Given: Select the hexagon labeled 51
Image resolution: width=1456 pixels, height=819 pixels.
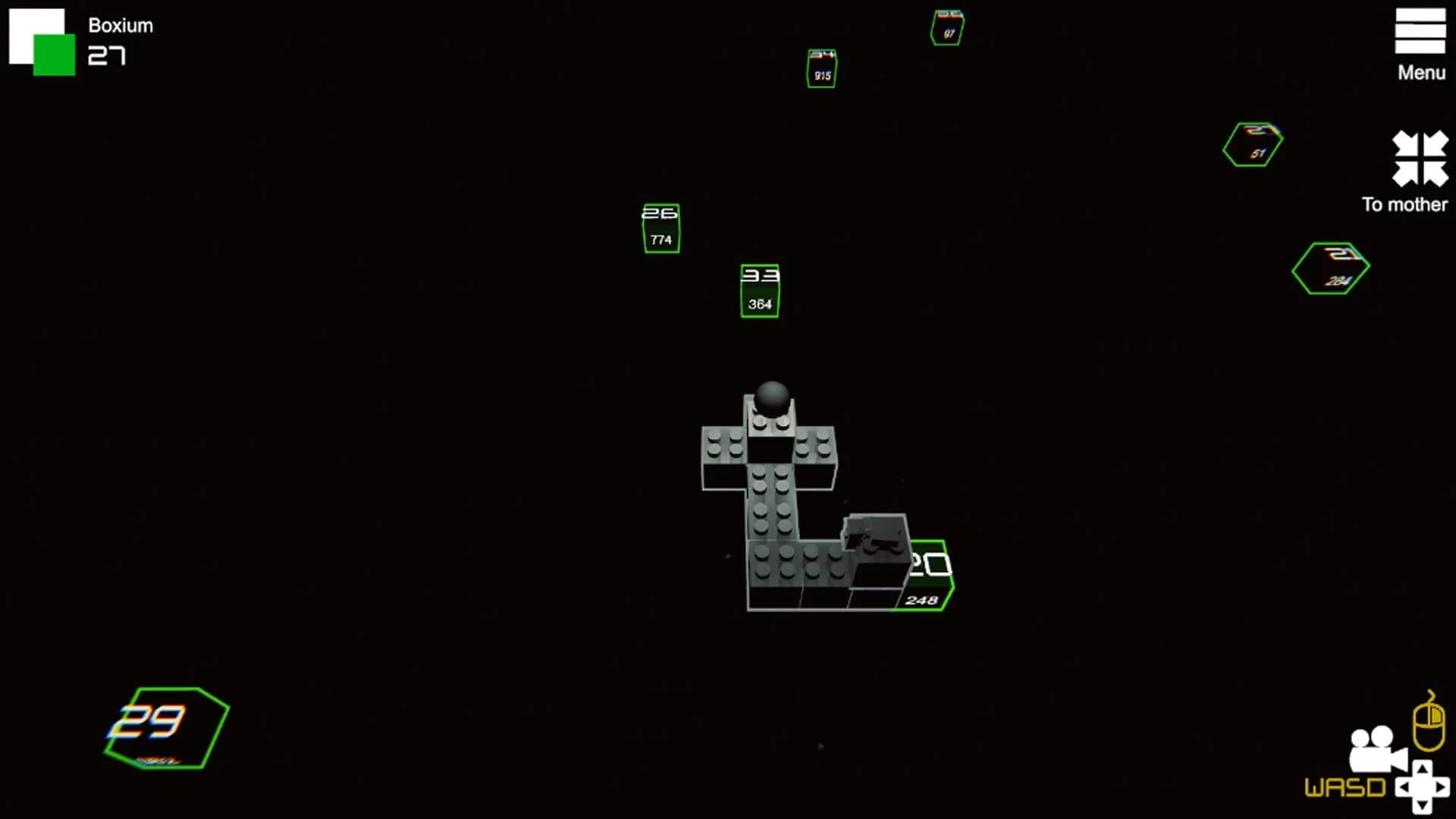Looking at the screenshot, I should [1251, 144].
